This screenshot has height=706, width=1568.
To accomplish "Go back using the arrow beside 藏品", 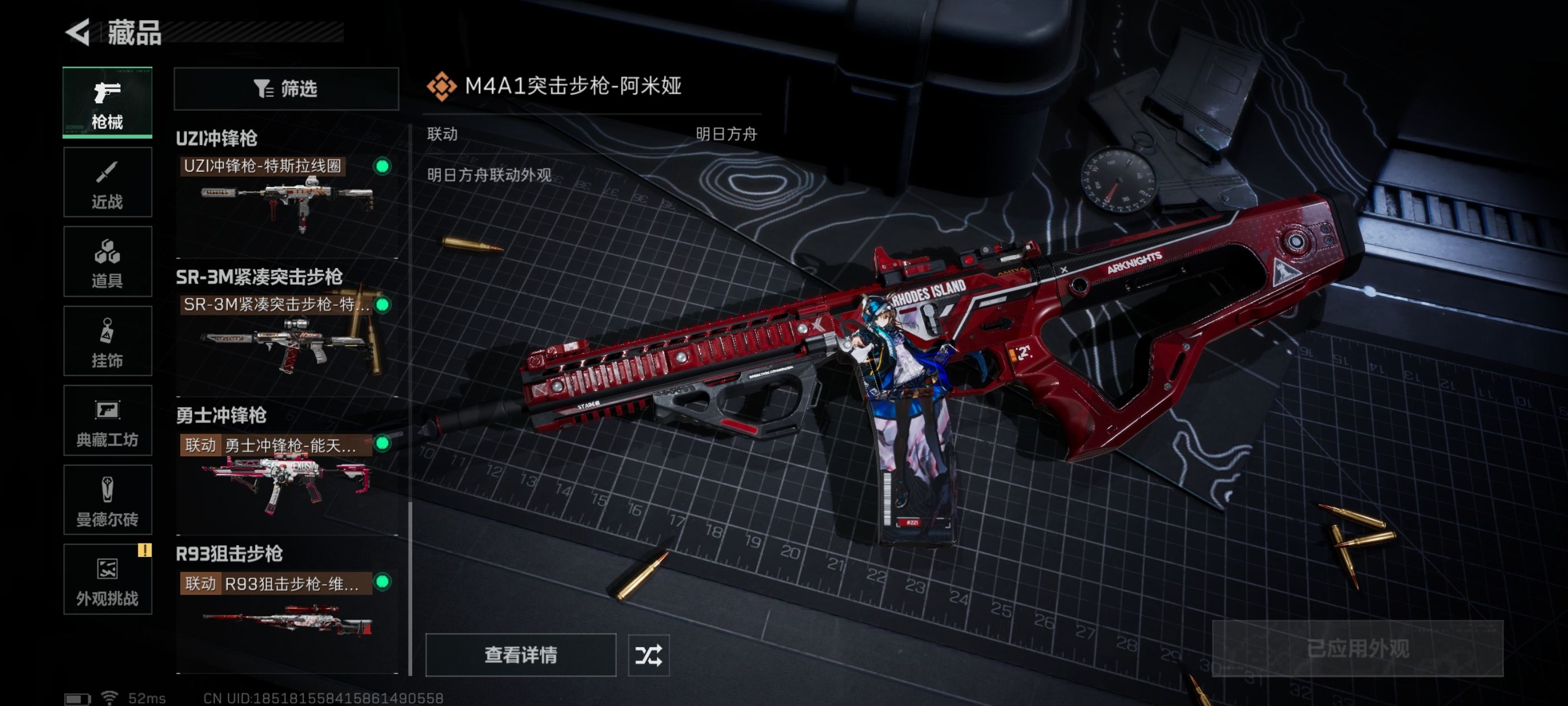I will coord(78,32).
